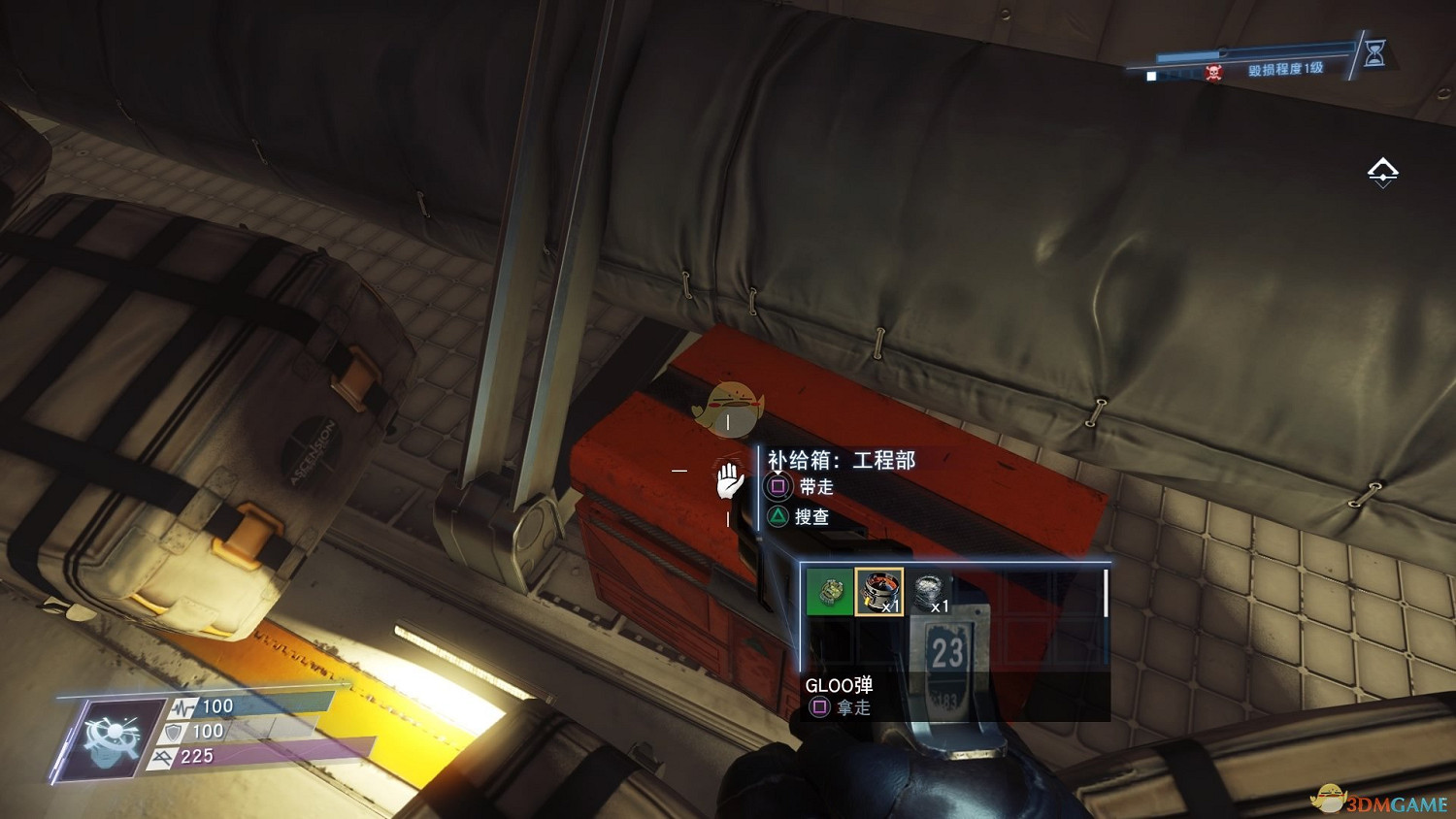1456x819 pixels.
Task: Click the shield armor icon showing 100
Action: [172, 733]
